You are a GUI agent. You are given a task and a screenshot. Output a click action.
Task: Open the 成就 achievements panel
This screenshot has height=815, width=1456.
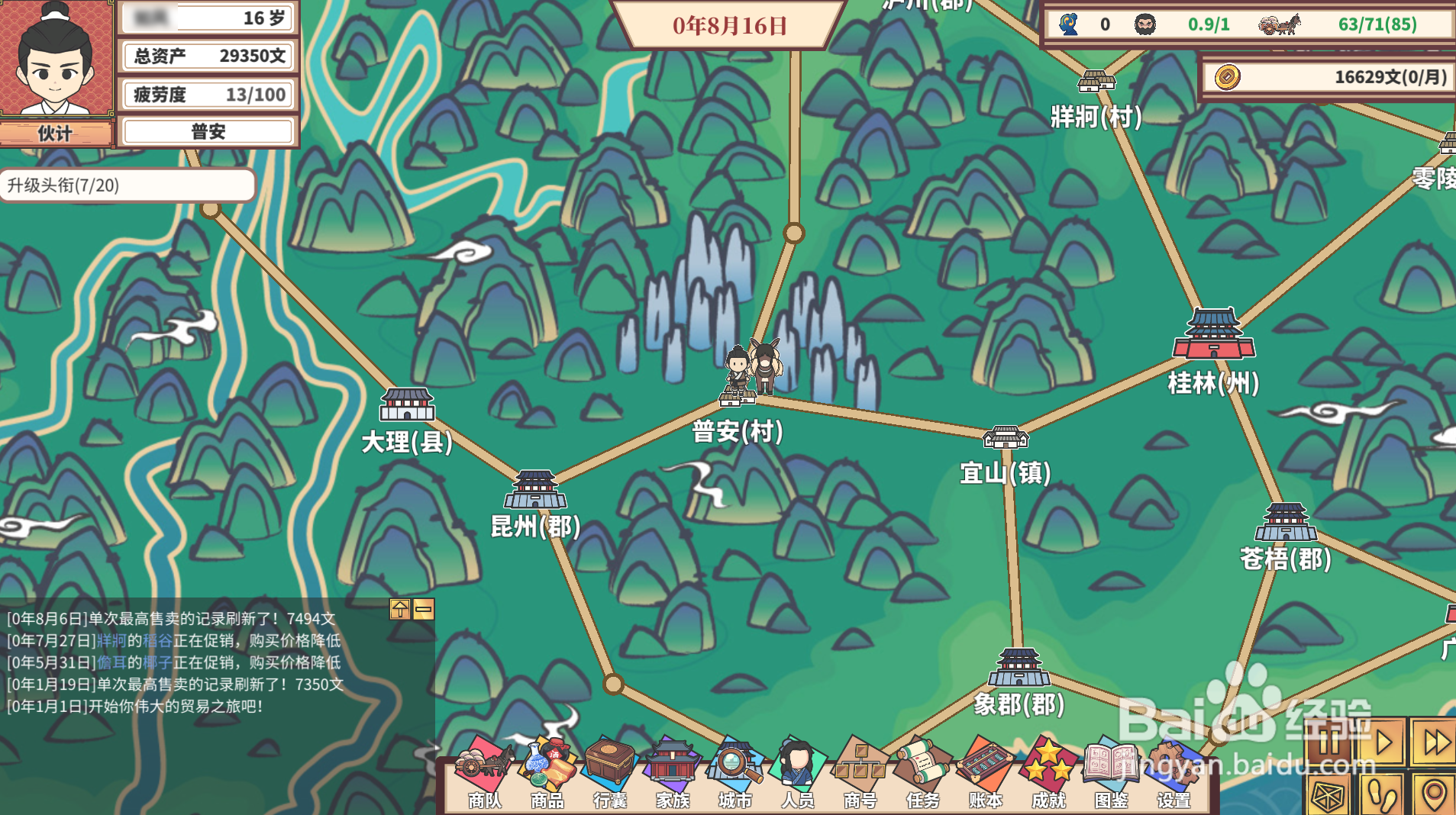(x=1049, y=771)
